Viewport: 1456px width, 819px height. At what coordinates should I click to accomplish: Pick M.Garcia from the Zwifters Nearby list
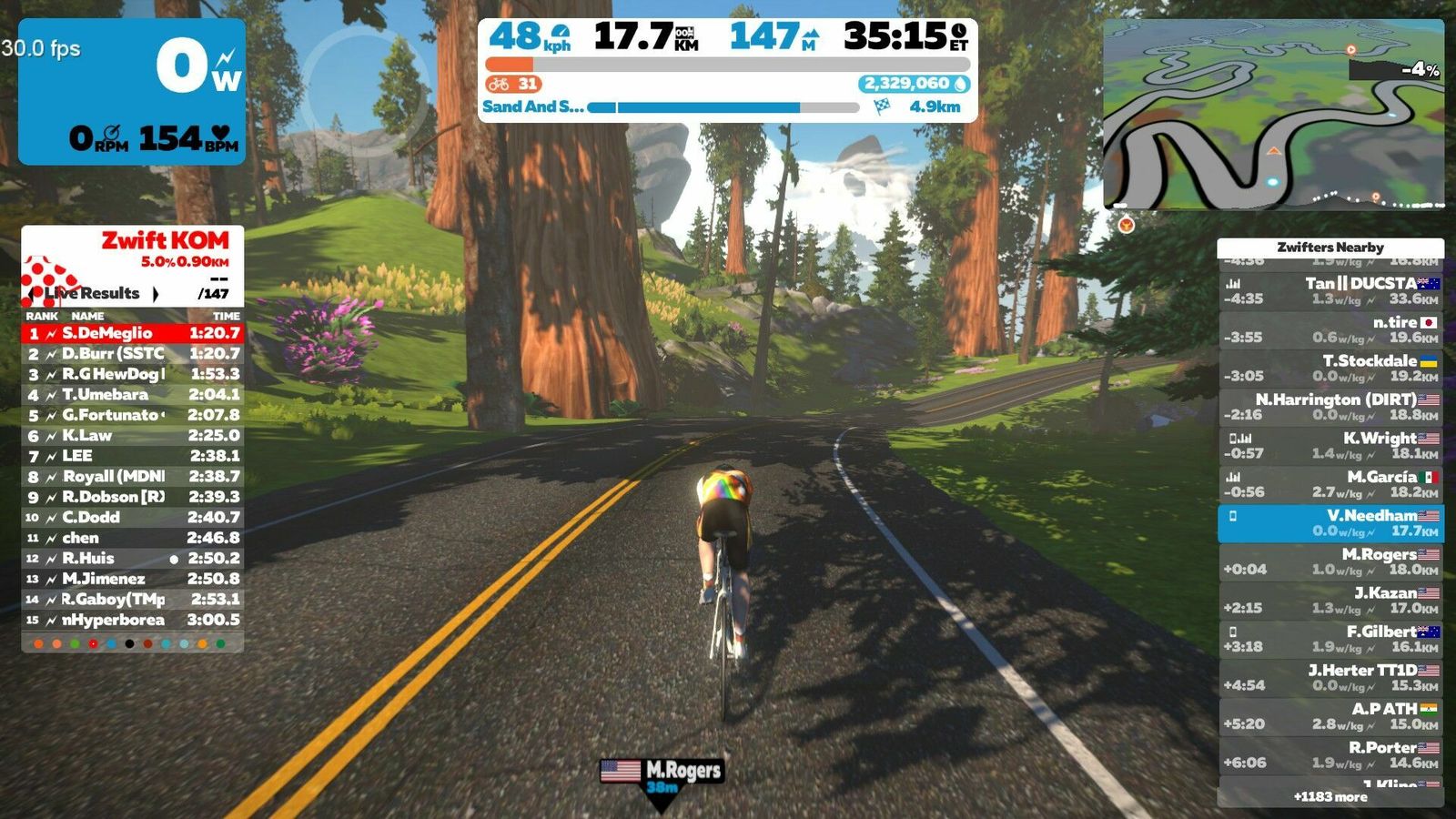point(1330,484)
